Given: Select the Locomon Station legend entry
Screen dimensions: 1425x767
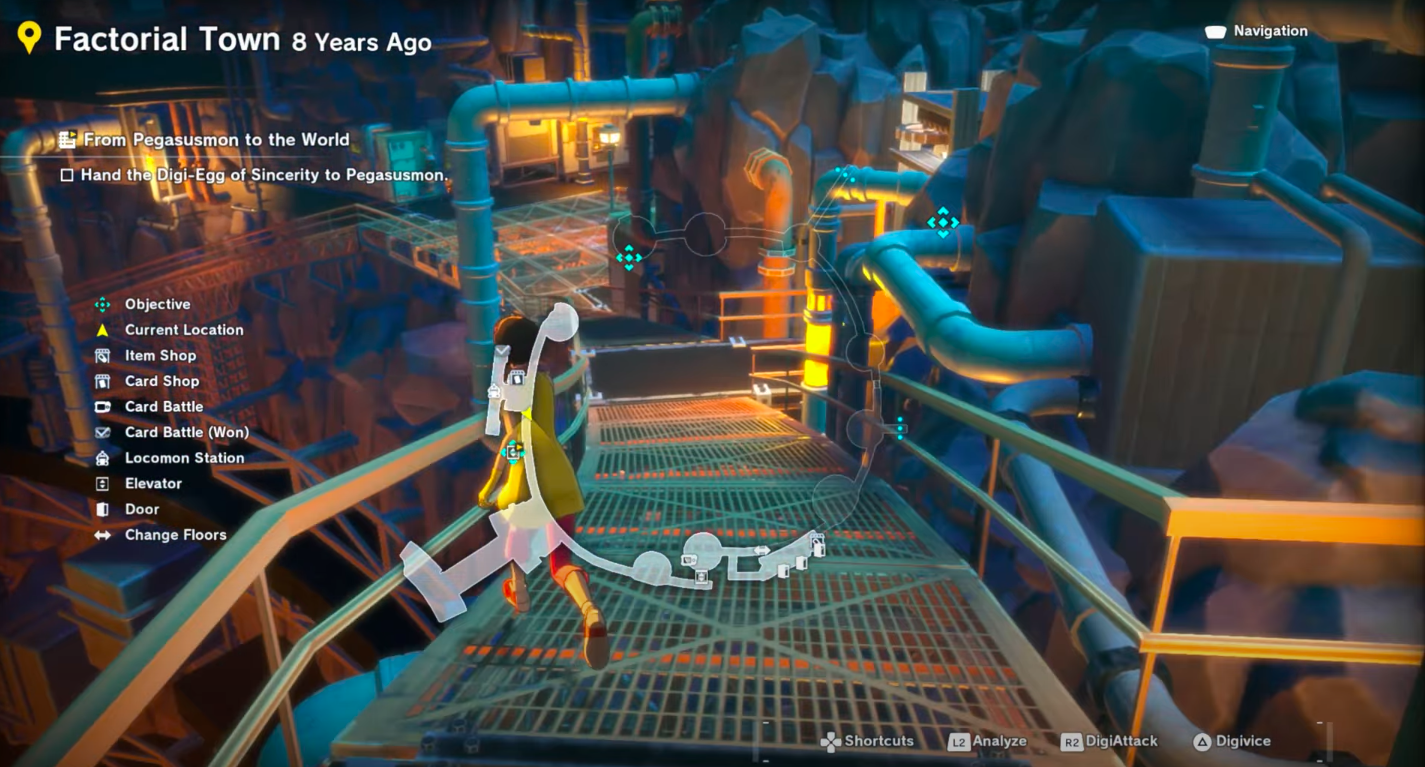Looking at the screenshot, I should [x=184, y=458].
